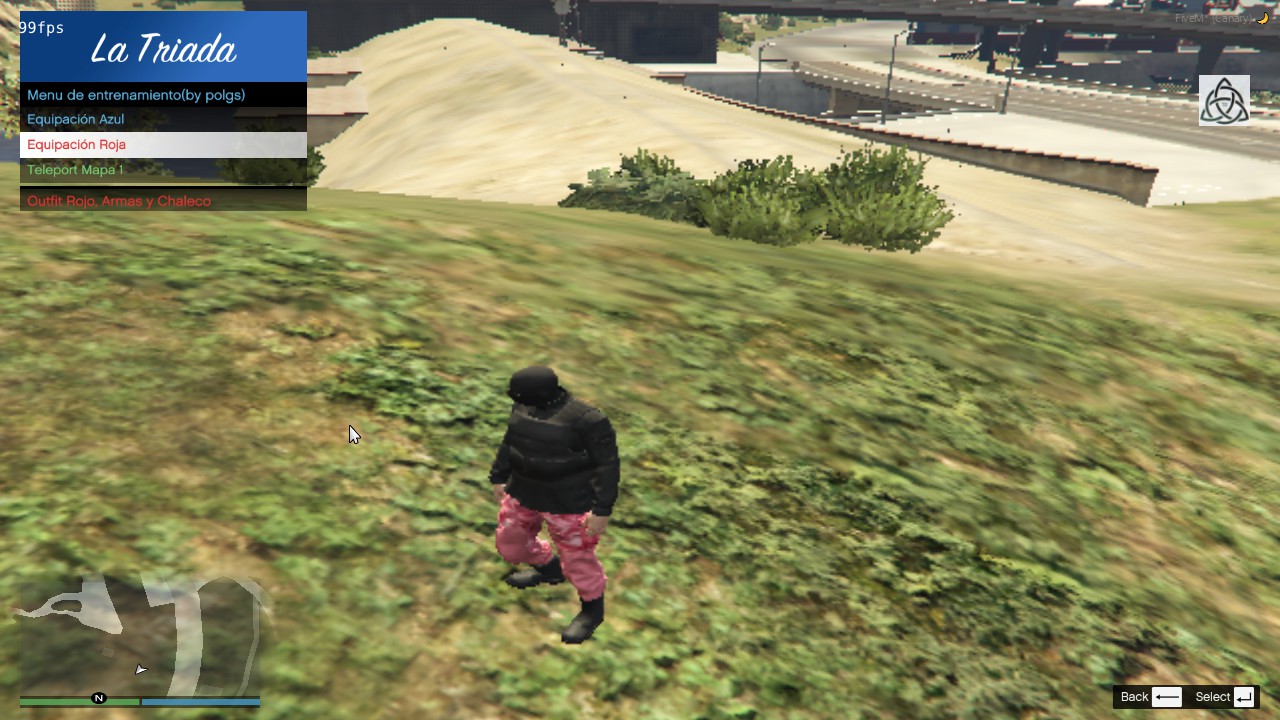Click the minimap in the bottom-left corner

click(140, 630)
